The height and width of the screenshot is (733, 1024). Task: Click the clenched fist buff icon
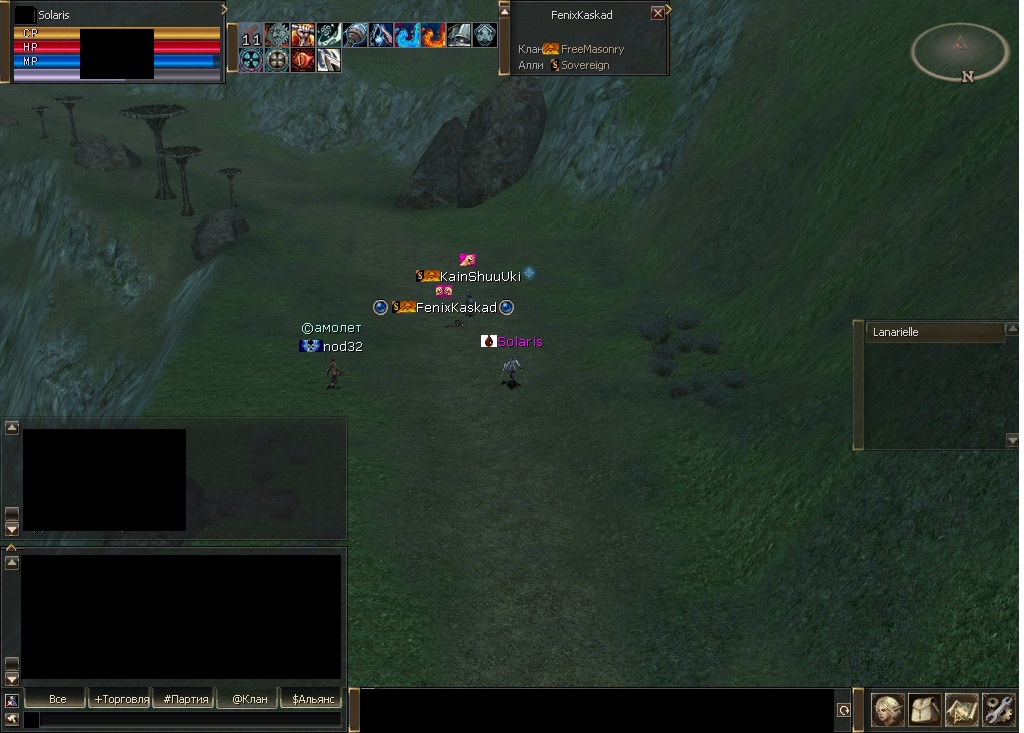pyautogui.click(x=303, y=36)
